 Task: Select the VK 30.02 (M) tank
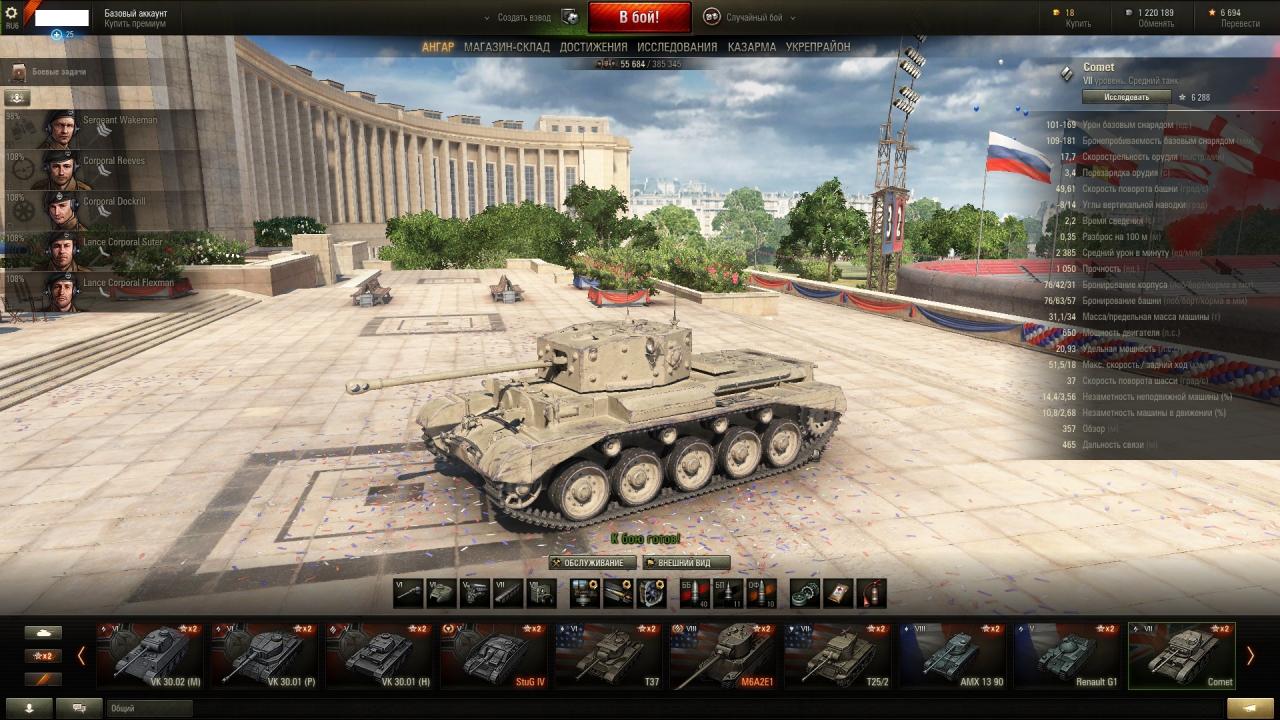pos(150,656)
